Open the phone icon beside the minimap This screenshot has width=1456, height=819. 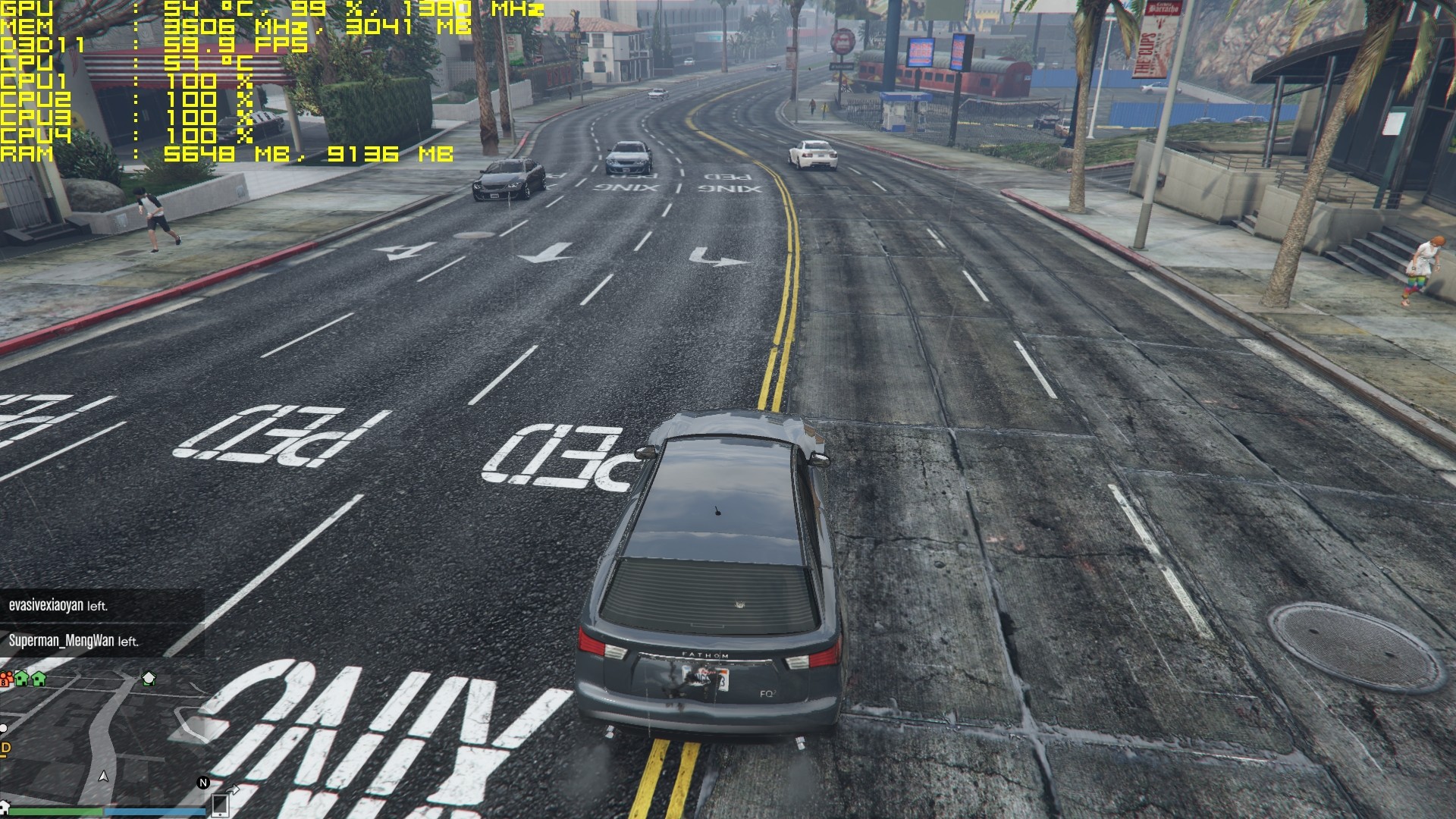point(220,804)
